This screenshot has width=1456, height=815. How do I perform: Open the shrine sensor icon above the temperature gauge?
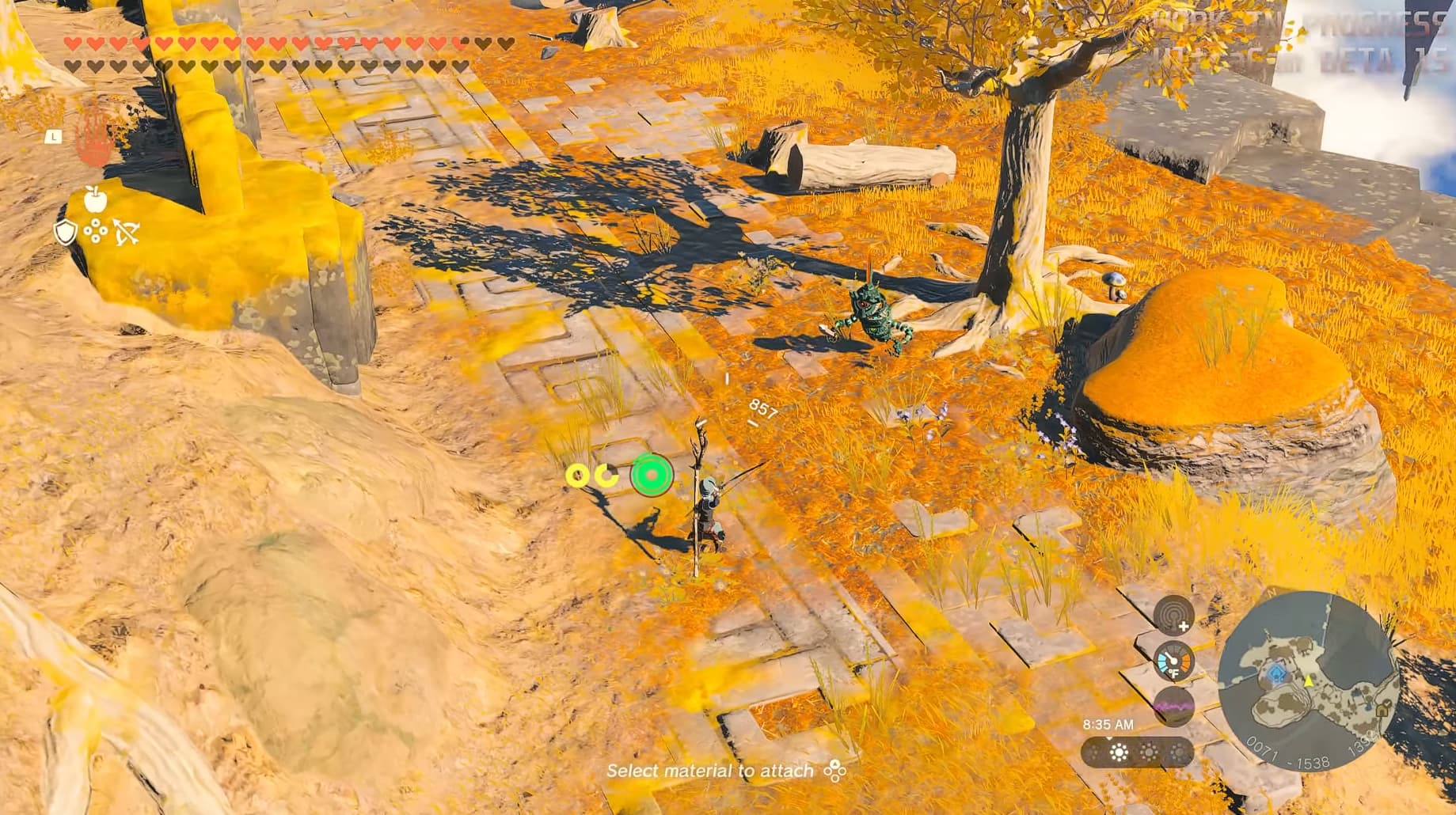tap(1173, 616)
